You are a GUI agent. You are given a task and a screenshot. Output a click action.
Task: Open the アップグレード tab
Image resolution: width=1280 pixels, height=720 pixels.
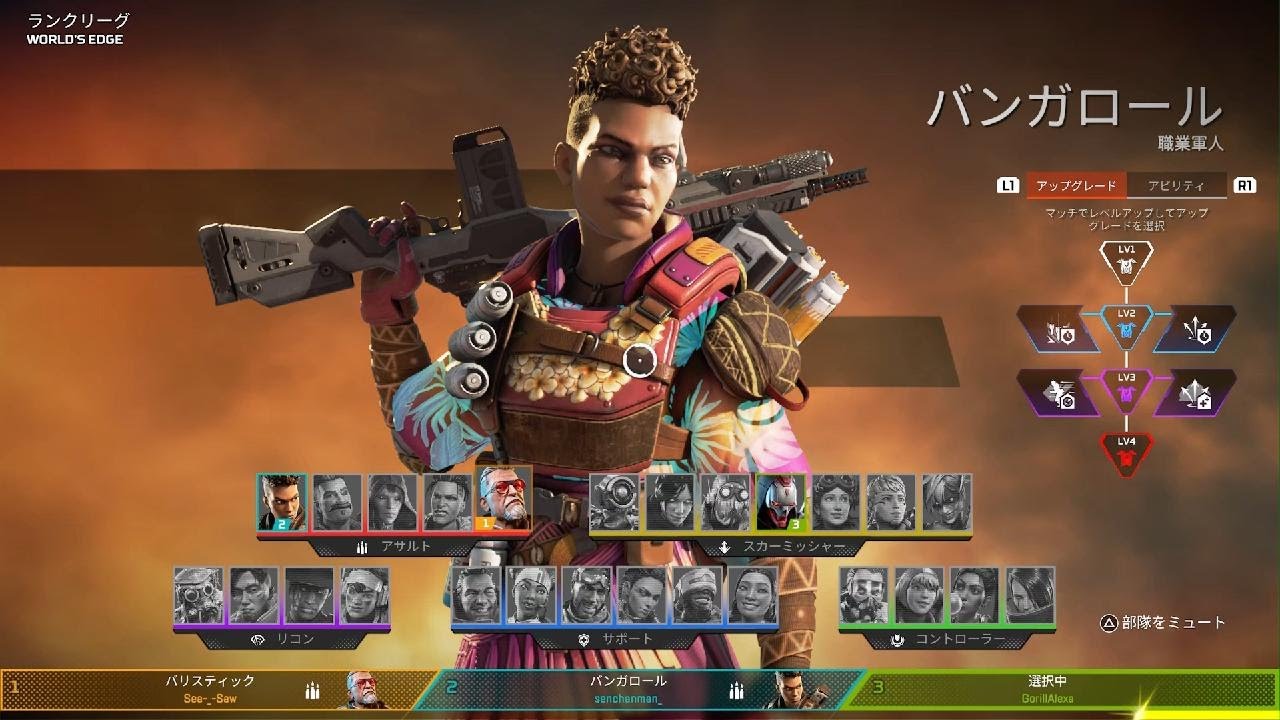(1076, 185)
